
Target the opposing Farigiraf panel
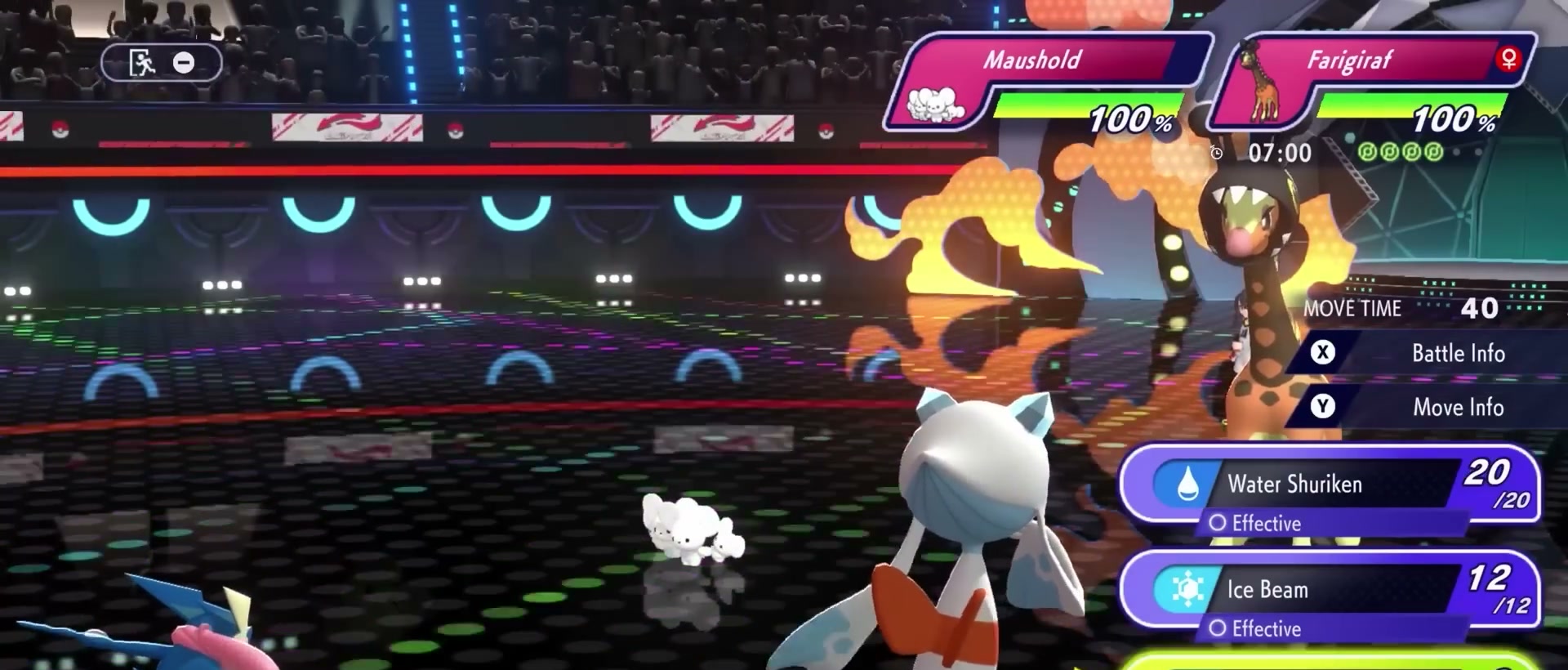click(1372, 82)
